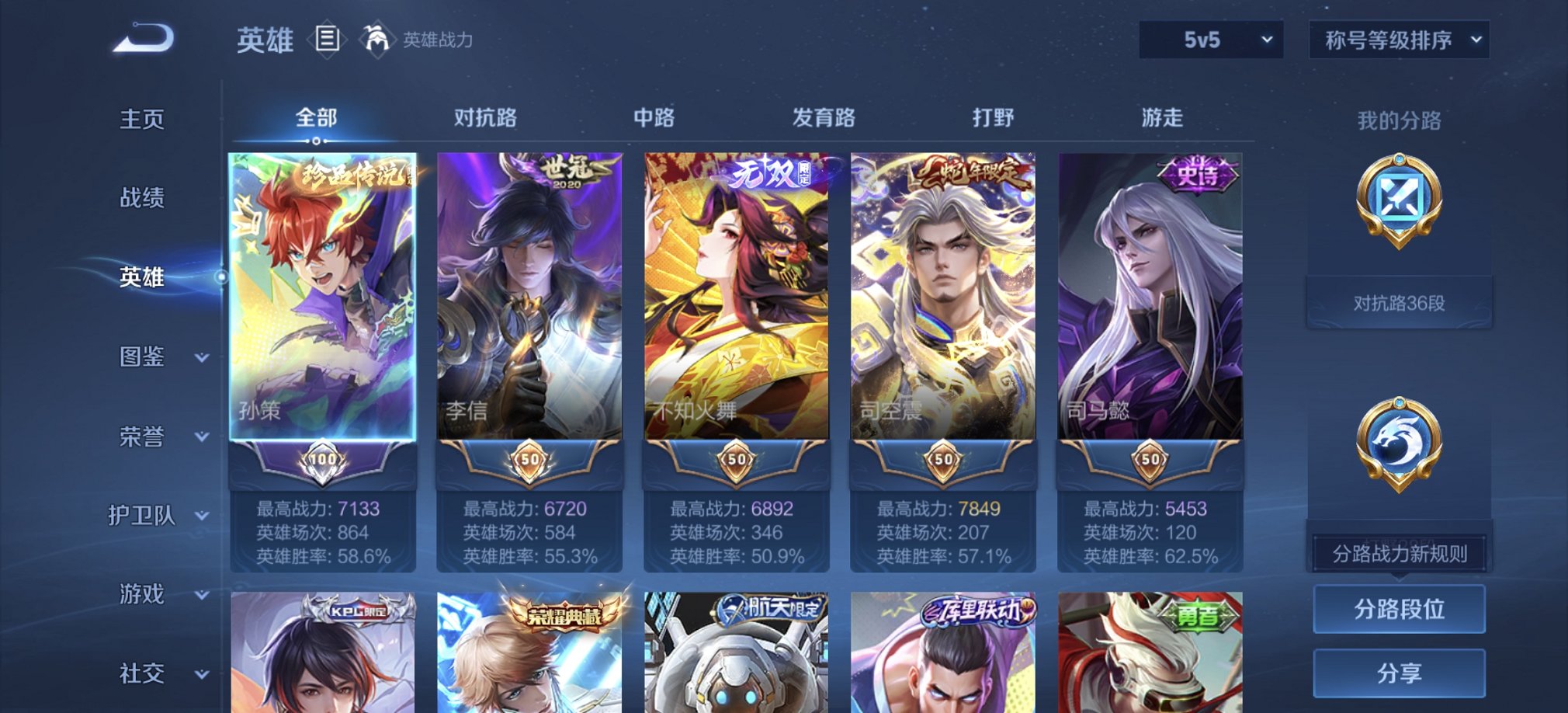
Task: Click the 分路段位 button
Action: click(x=1398, y=608)
